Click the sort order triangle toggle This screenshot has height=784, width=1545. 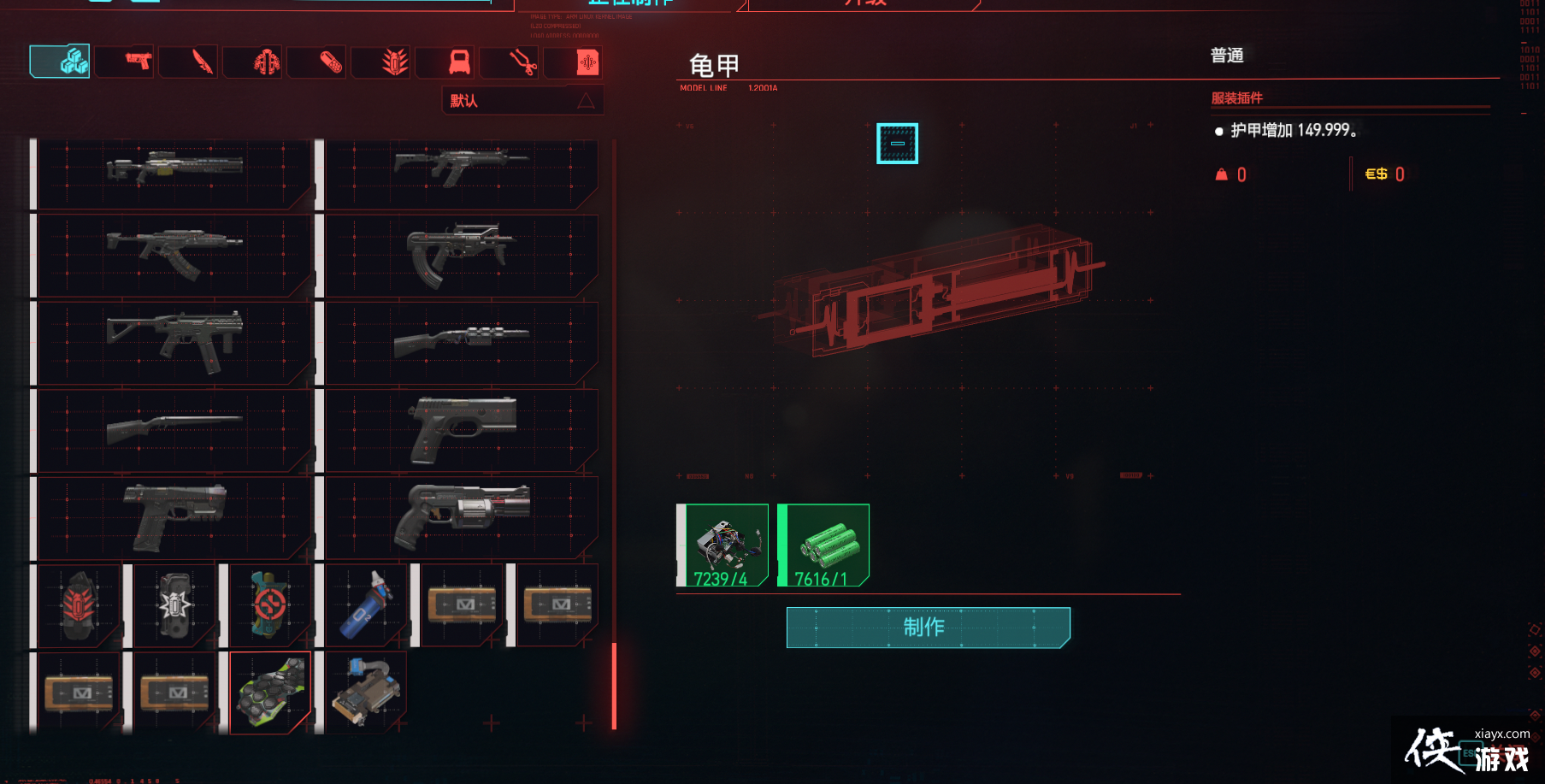click(587, 100)
